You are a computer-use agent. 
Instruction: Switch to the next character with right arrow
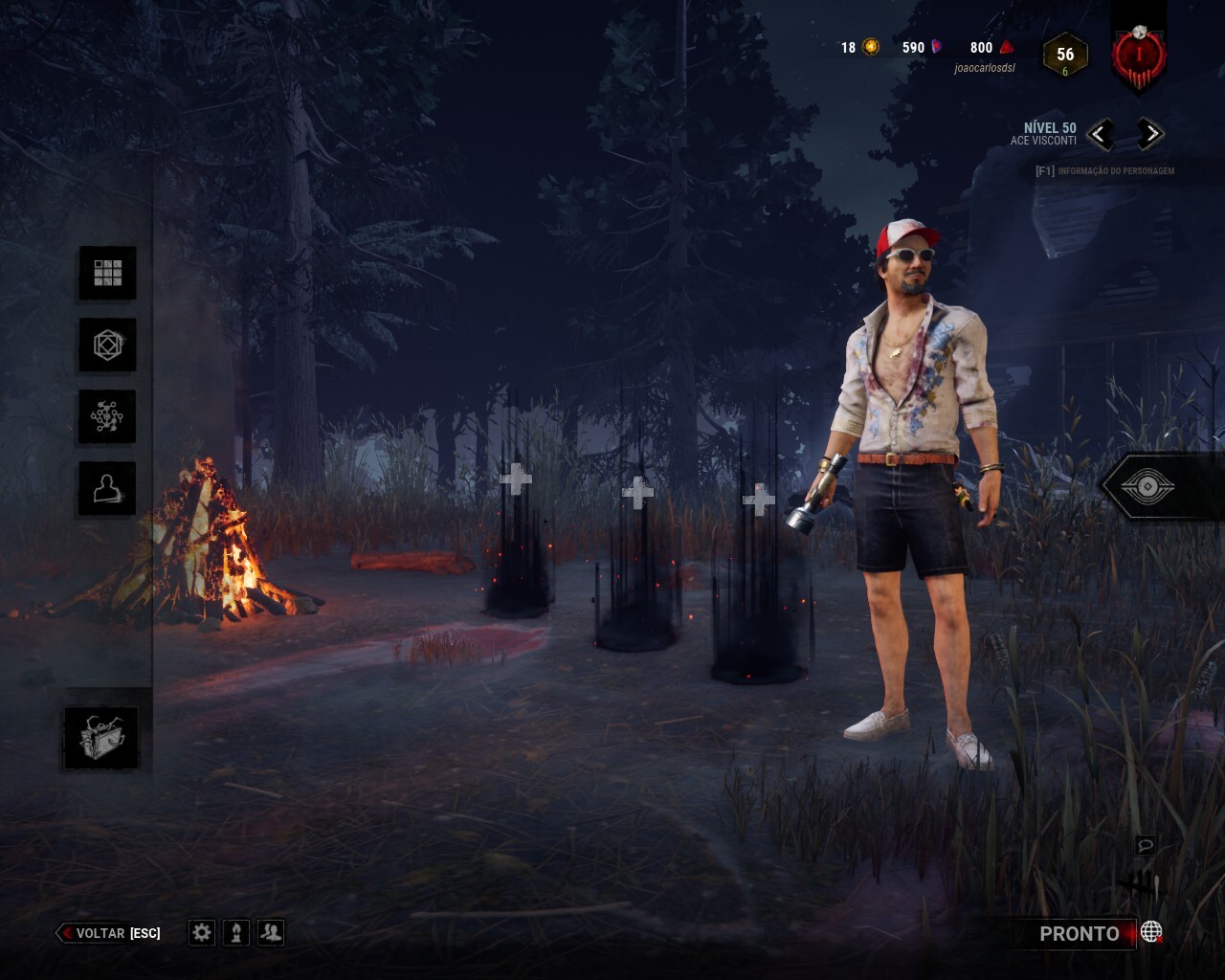click(1150, 134)
